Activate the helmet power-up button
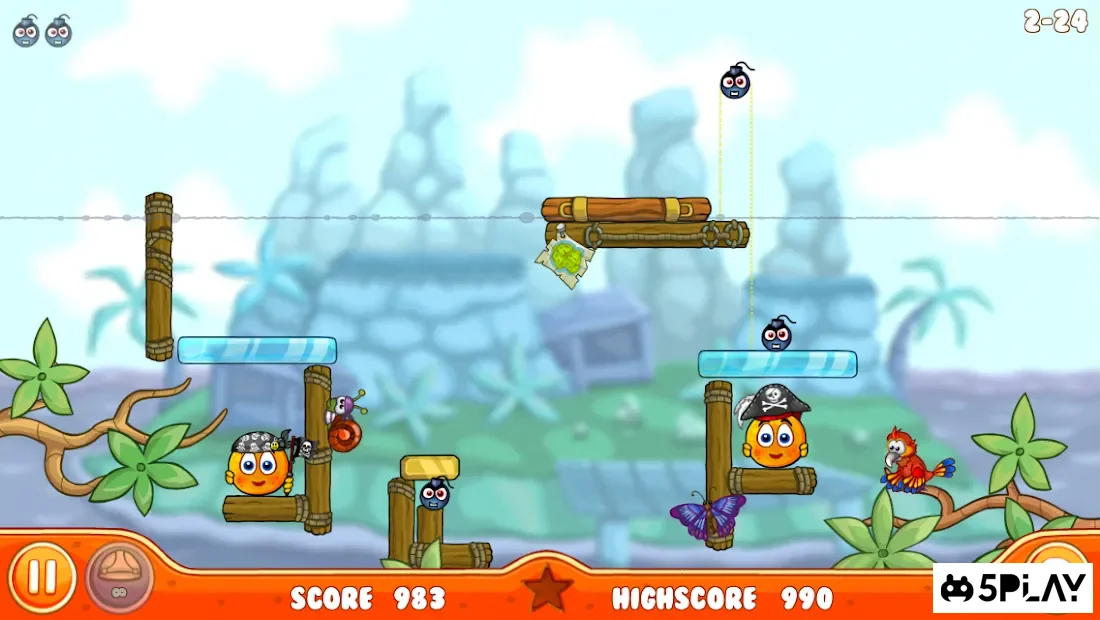 [119, 577]
